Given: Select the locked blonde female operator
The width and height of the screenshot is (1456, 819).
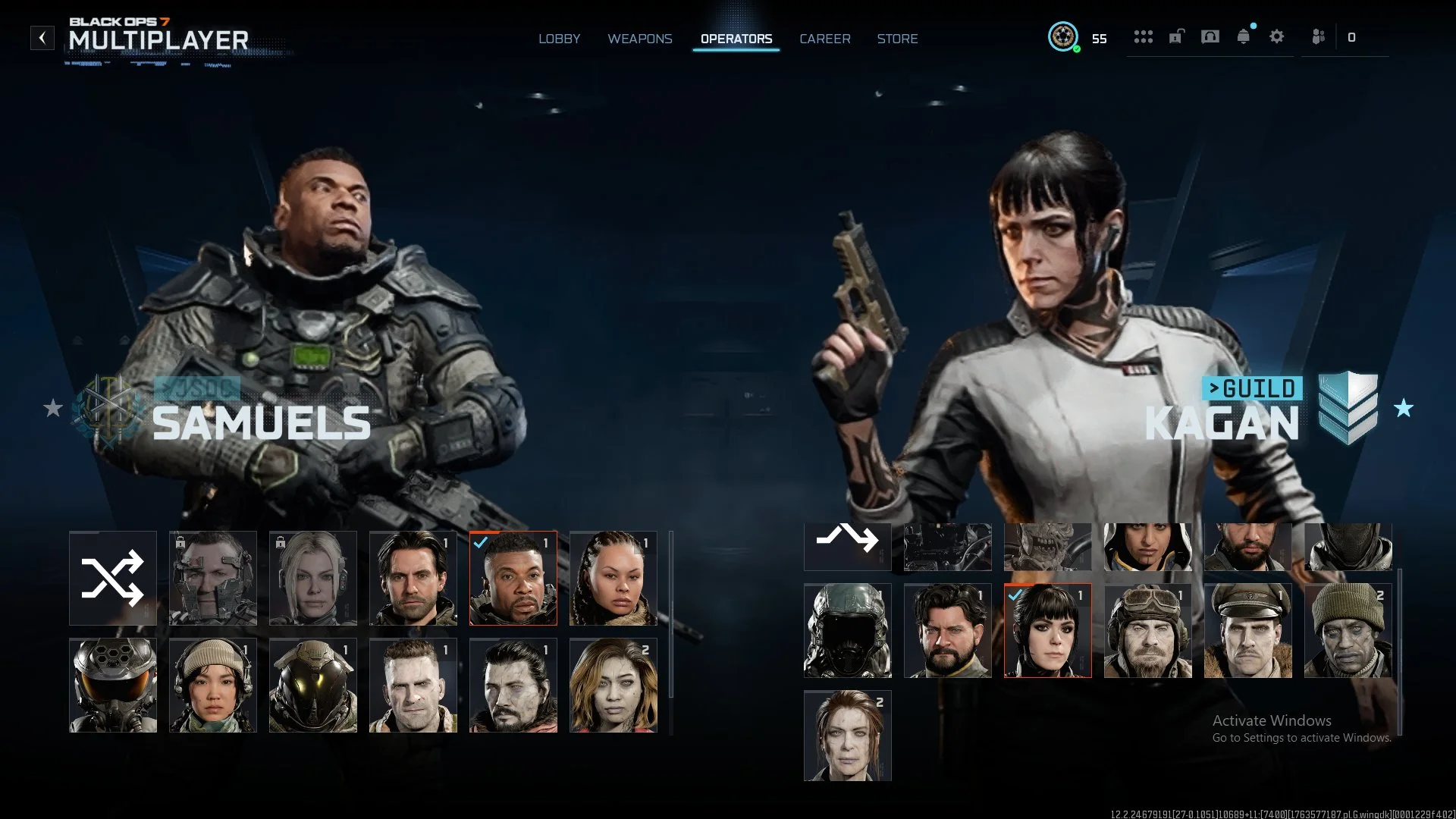Looking at the screenshot, I should point(312,578).
